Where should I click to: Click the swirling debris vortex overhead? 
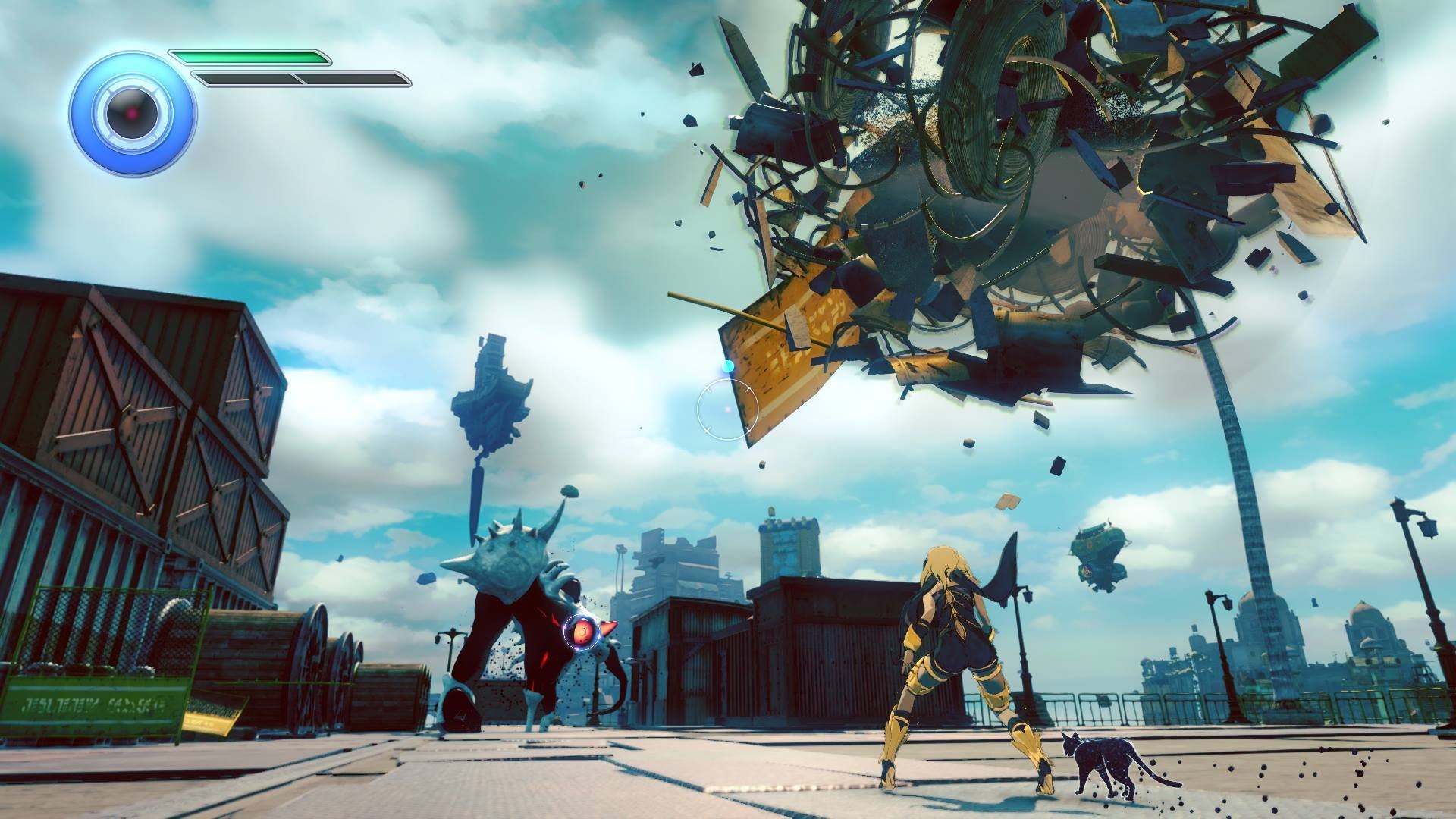point(986,152)
